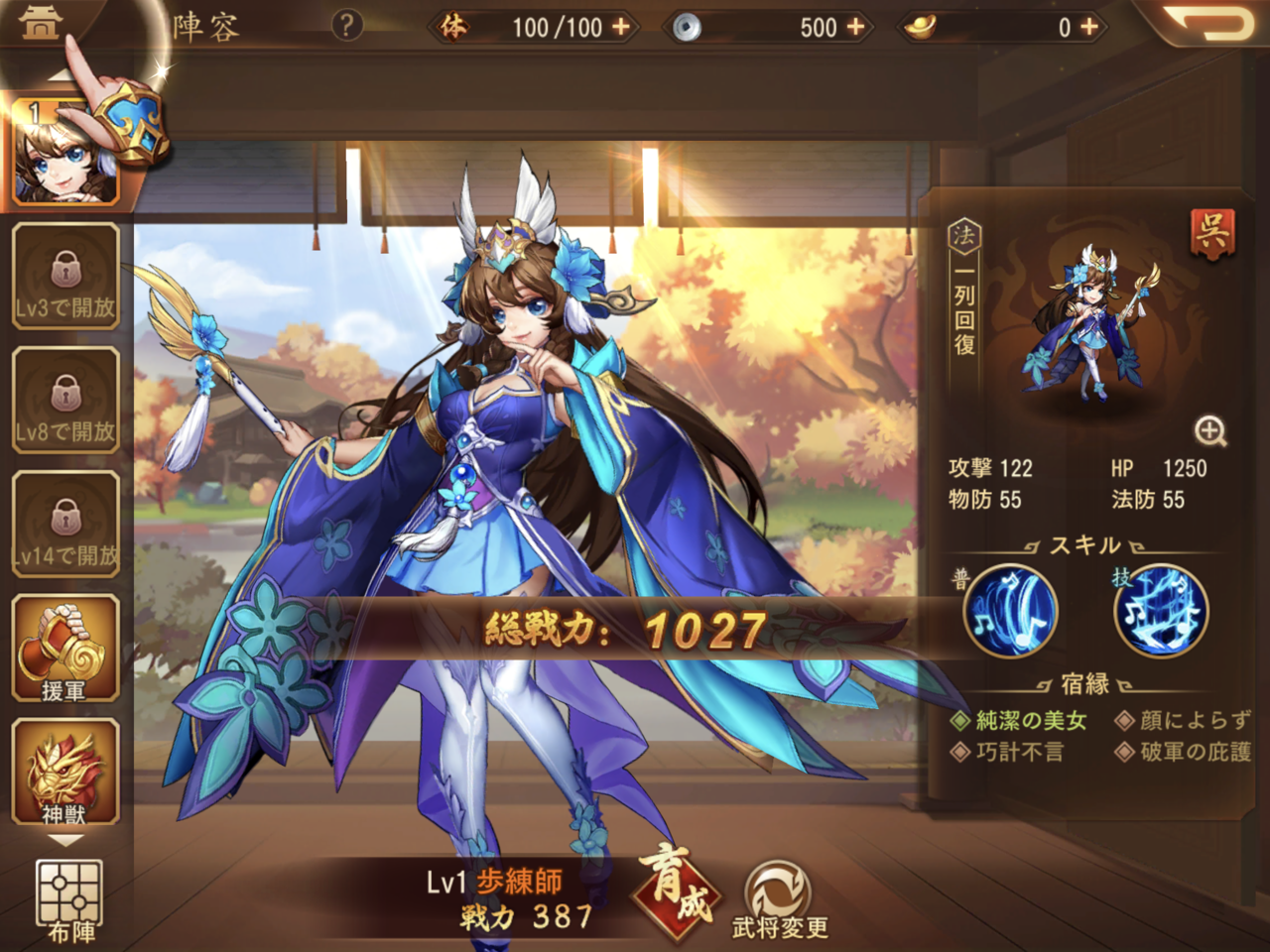Open the home building icon

click(40, 24)
